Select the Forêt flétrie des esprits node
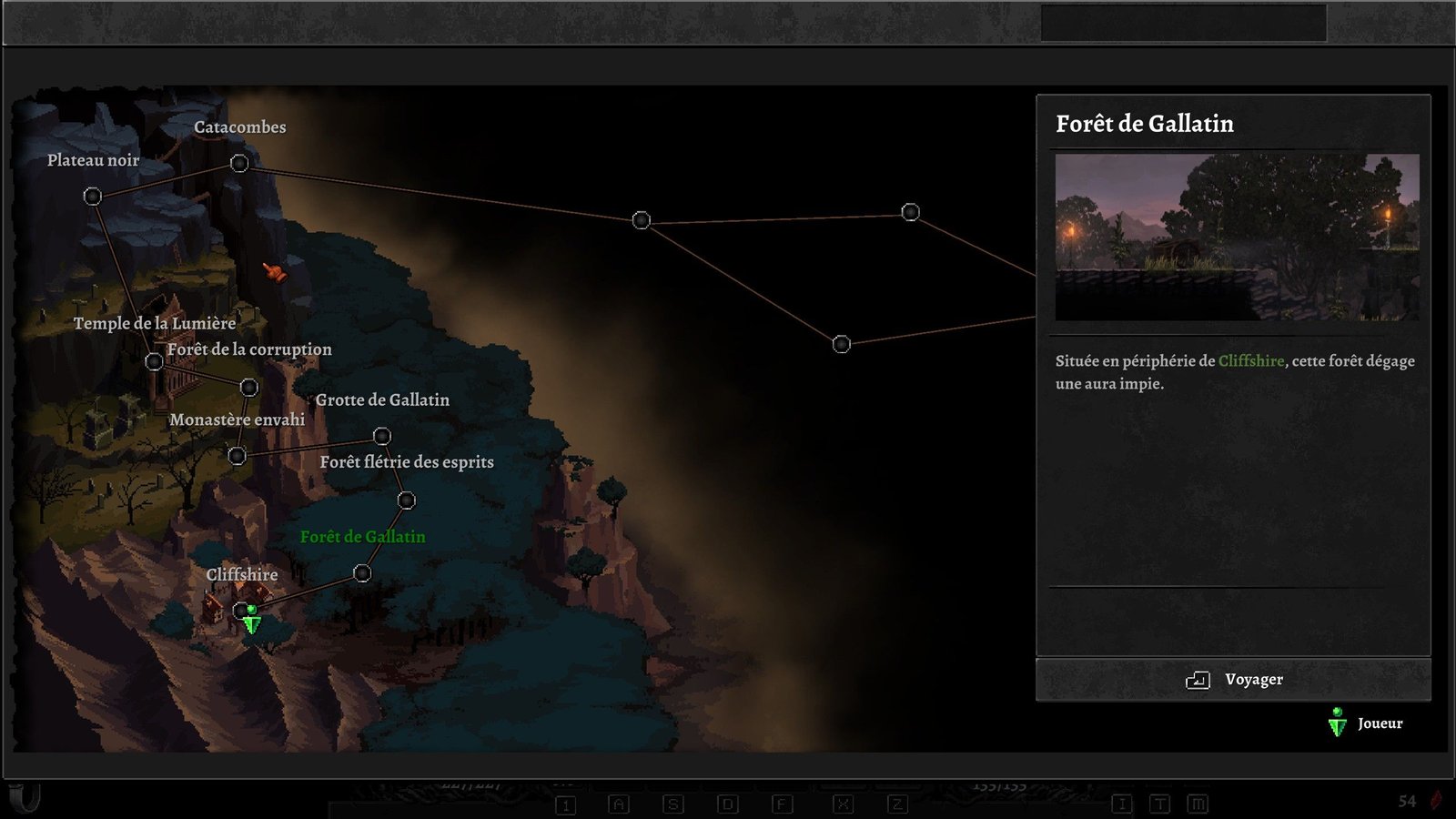Image resolution: width=1456 pixels, height=819 pixels. 407,500
